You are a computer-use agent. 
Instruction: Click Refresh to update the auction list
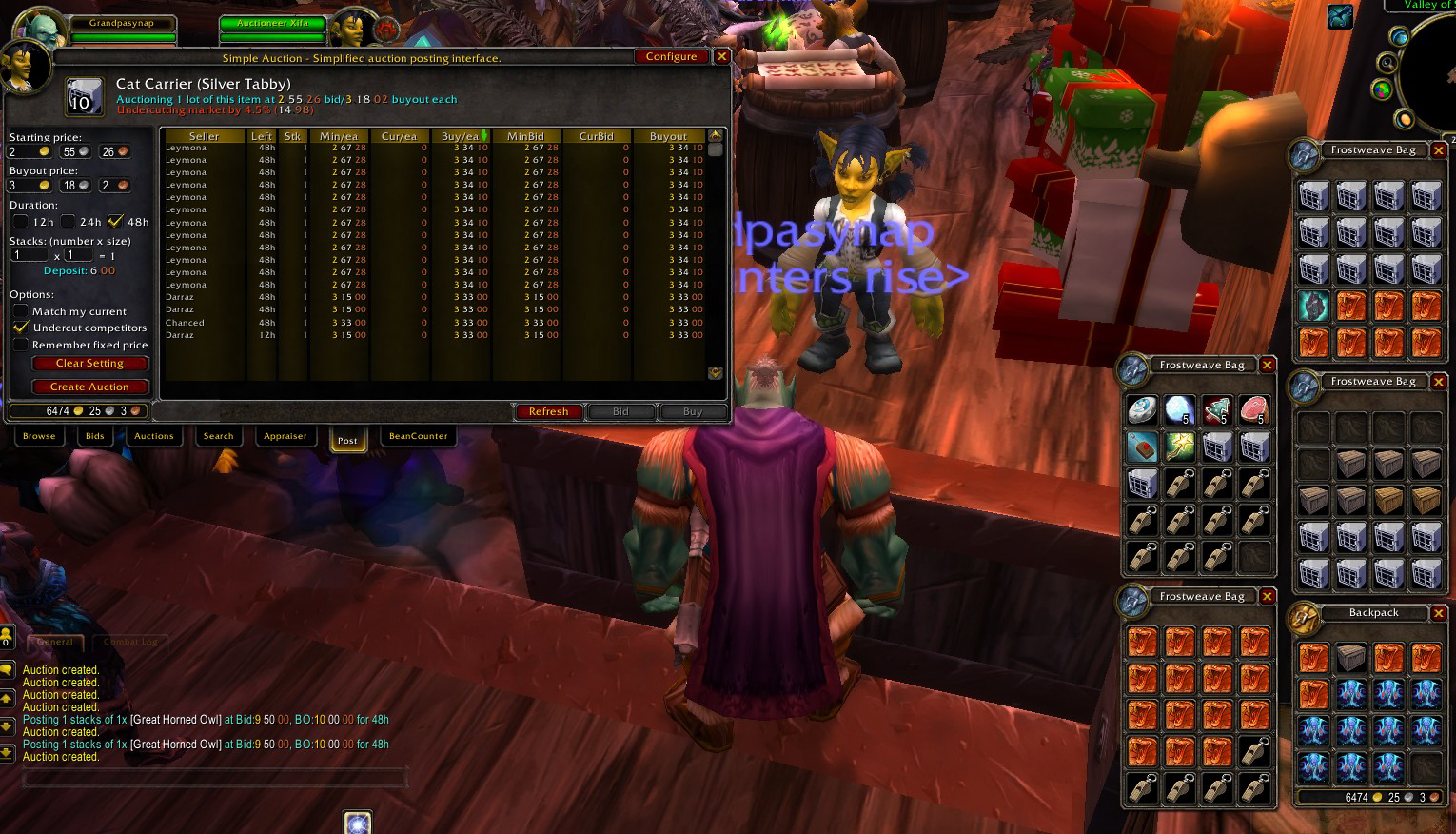point(548,411)
